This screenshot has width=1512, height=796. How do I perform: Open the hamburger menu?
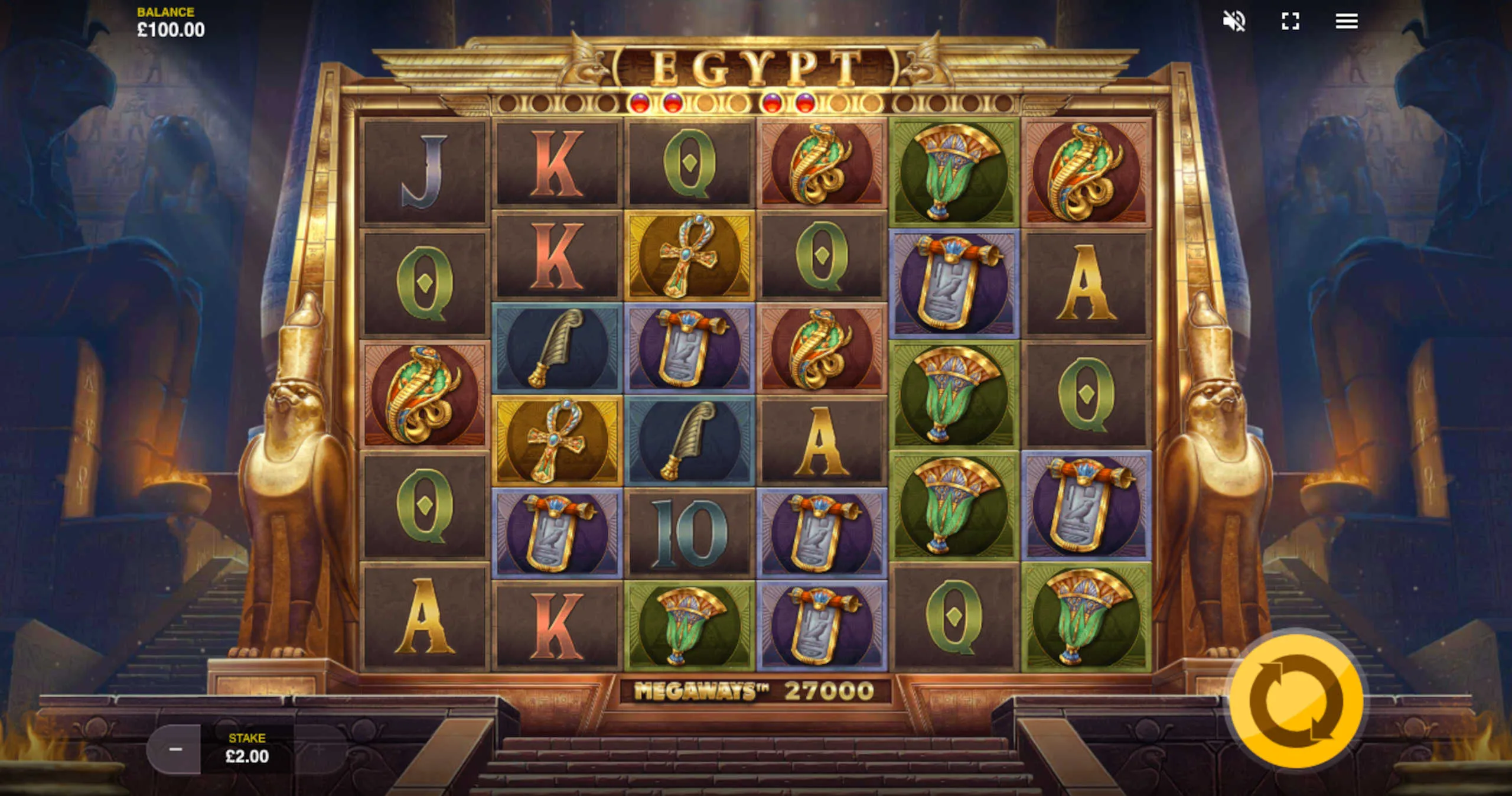coord(1347,22)
